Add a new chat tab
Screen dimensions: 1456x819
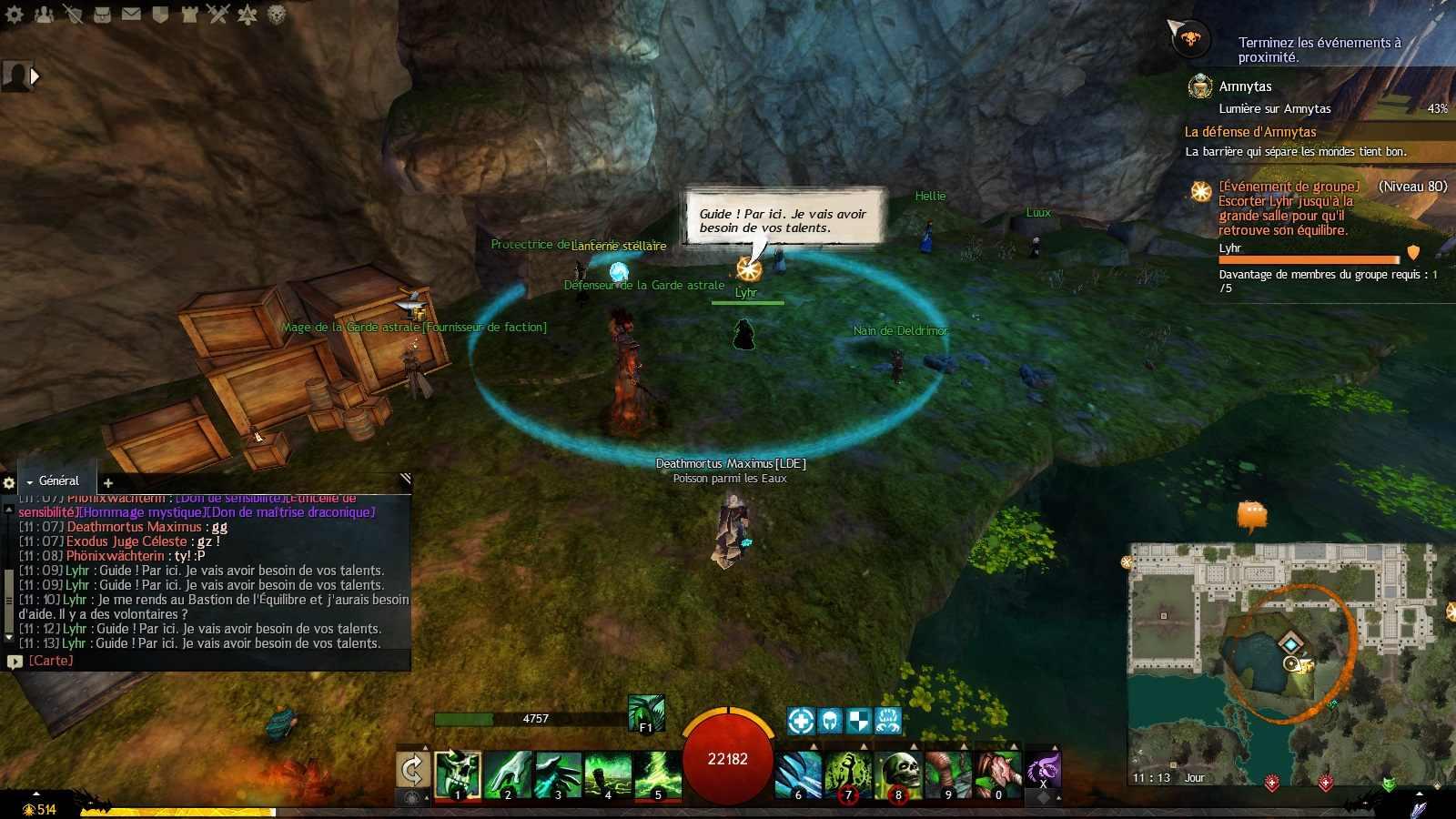point(108,482)
